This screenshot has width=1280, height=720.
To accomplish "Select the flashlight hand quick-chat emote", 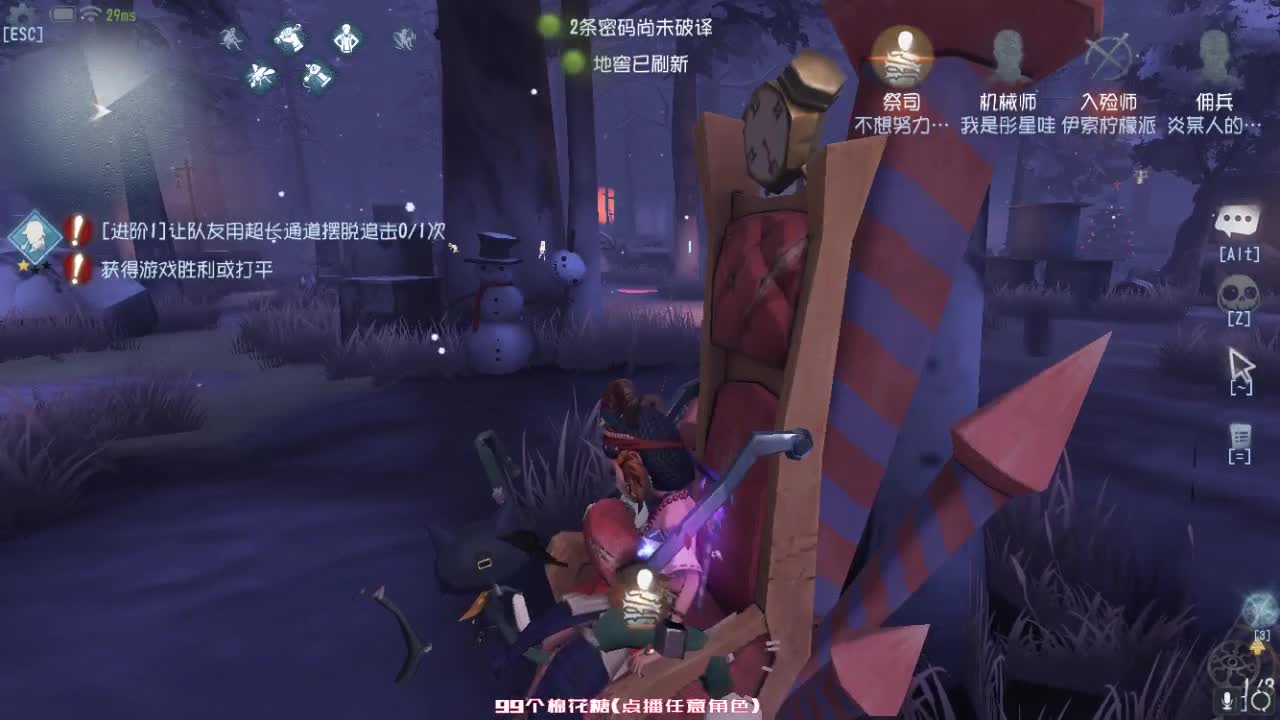I will [x=288, y=38].
